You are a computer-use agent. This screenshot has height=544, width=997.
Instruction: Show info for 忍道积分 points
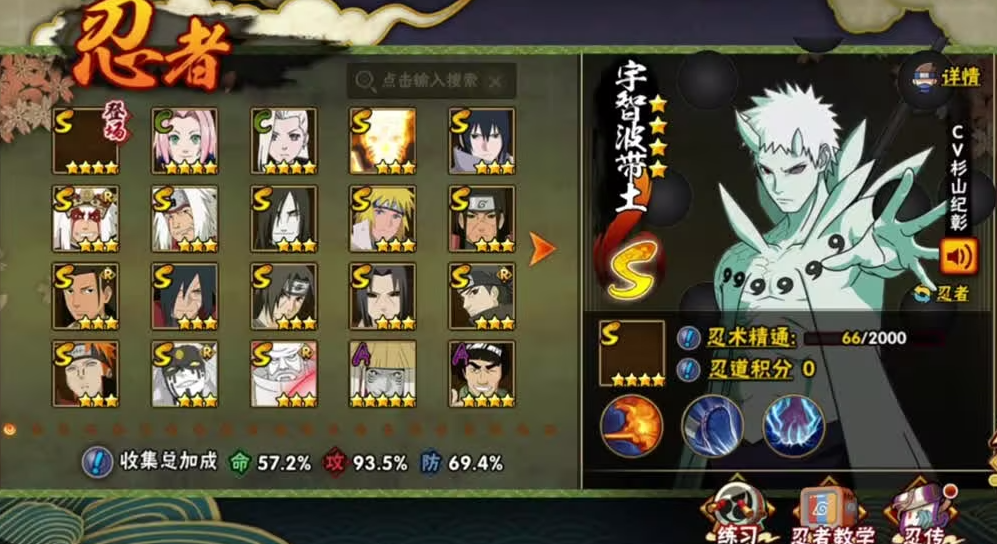[x=688, y=369]
